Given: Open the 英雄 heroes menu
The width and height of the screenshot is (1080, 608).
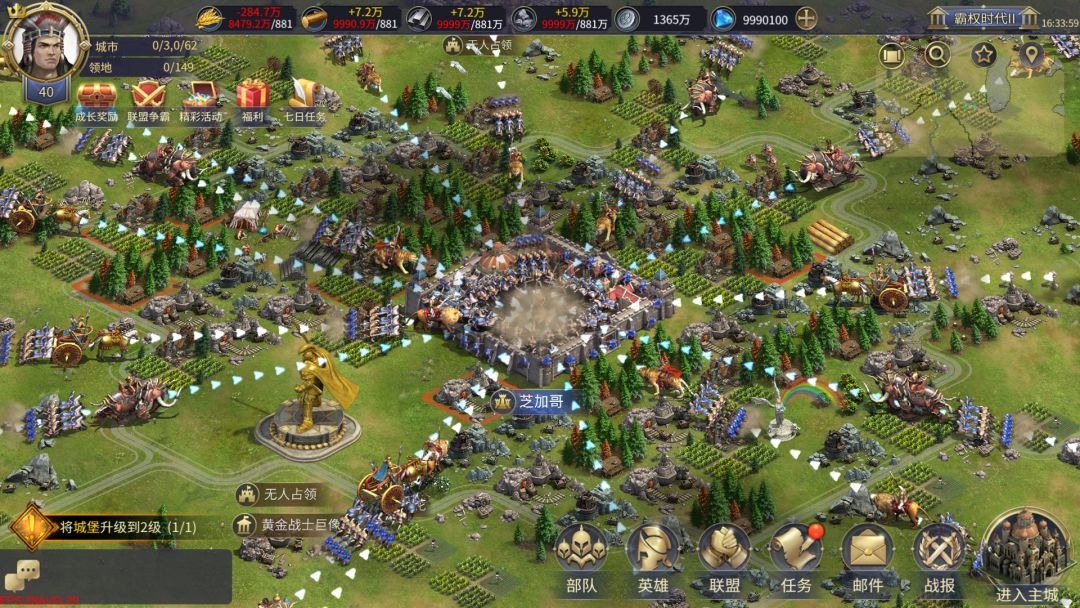Looking at the screenshot, I should point(652,558).
